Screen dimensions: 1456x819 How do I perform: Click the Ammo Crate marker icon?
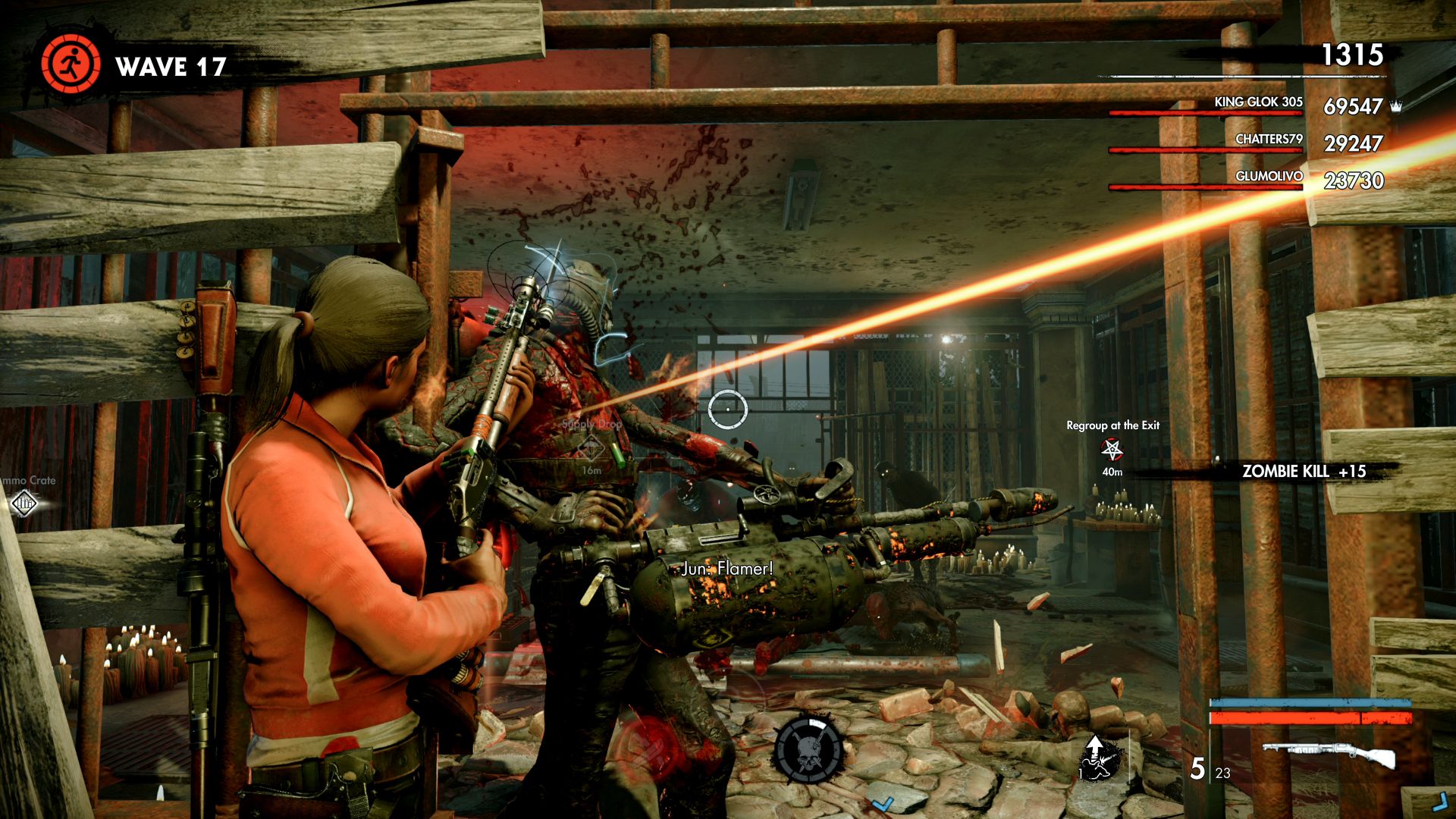tap(24, 502)
